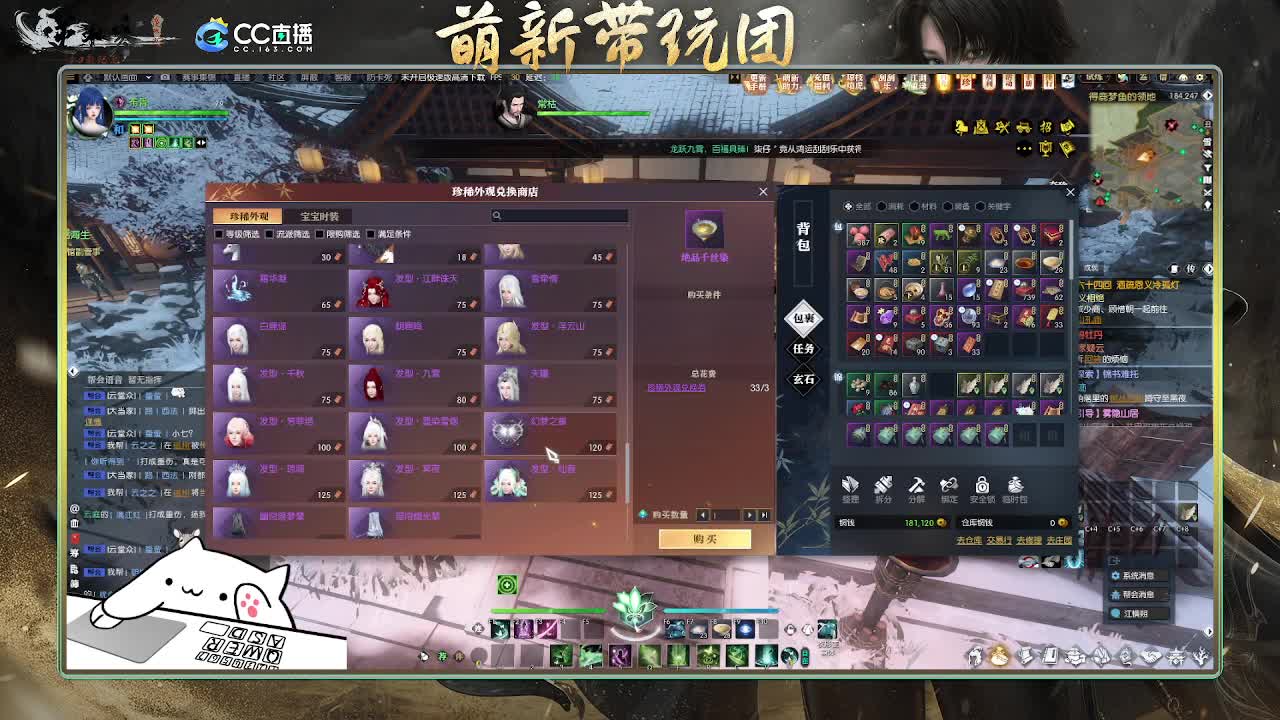Open 系统消息 via its icon on the right
Viewport: 1280px width, 720px height.
[x=1116, y=575]
